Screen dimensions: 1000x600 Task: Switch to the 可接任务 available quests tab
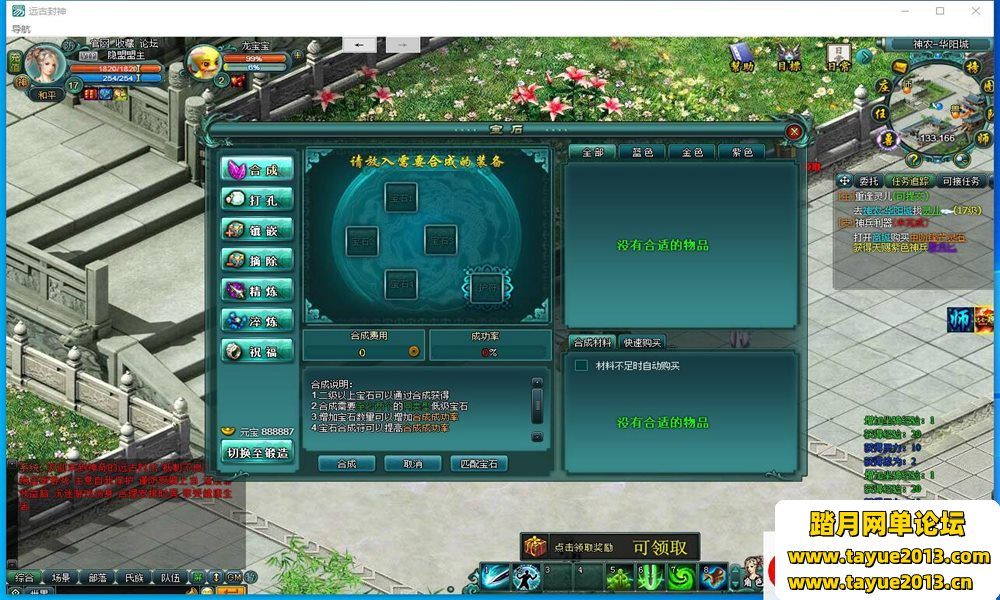[x=961, y=181]
